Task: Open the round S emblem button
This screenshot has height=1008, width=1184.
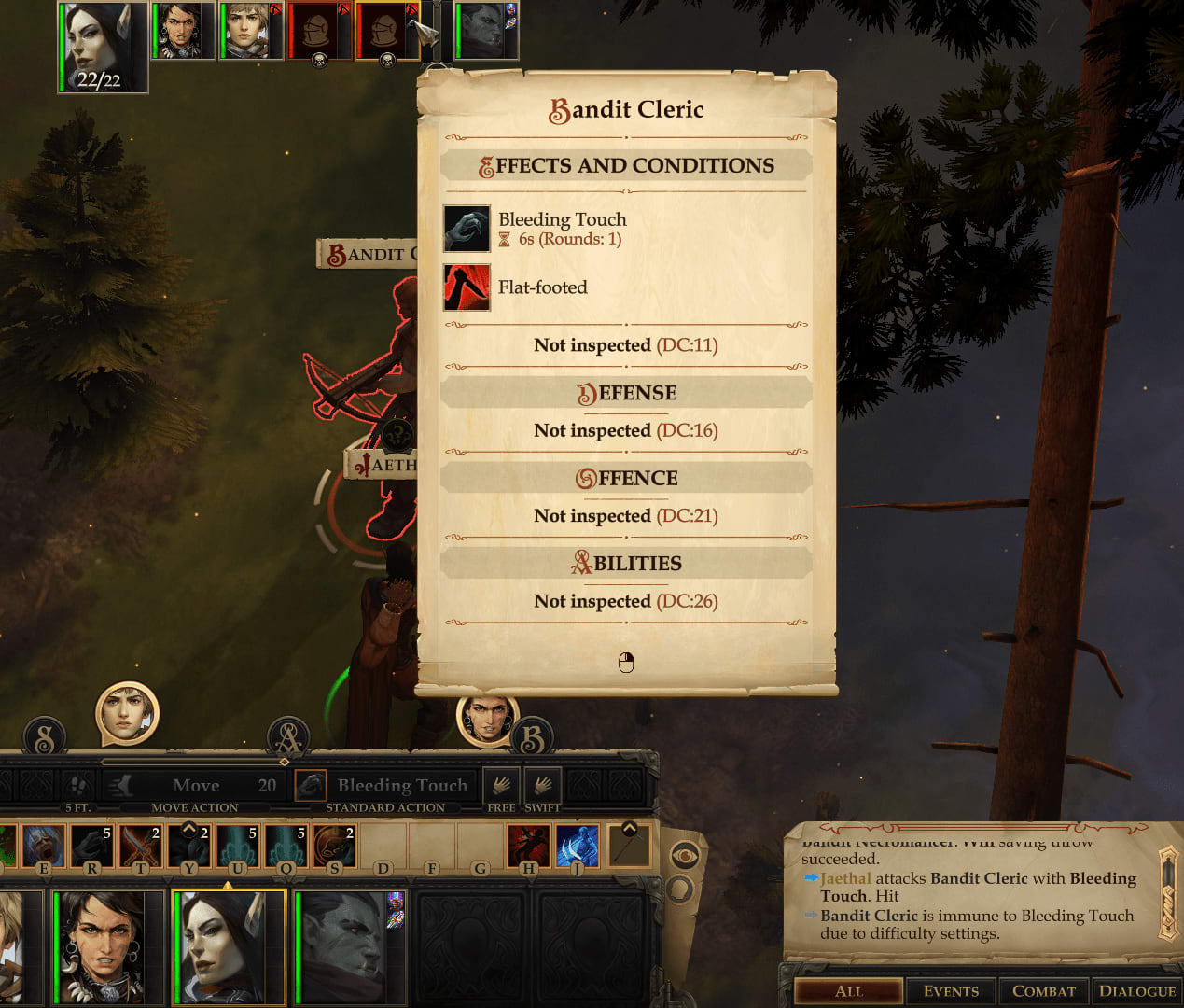Action: (x=45, y=738)
